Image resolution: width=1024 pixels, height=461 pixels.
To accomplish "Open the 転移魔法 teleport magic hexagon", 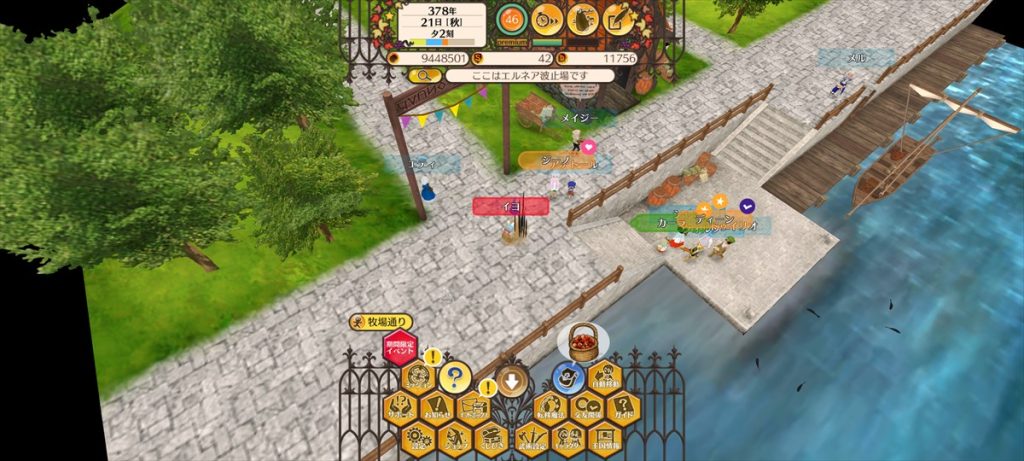I will click(x=549, y=407).
